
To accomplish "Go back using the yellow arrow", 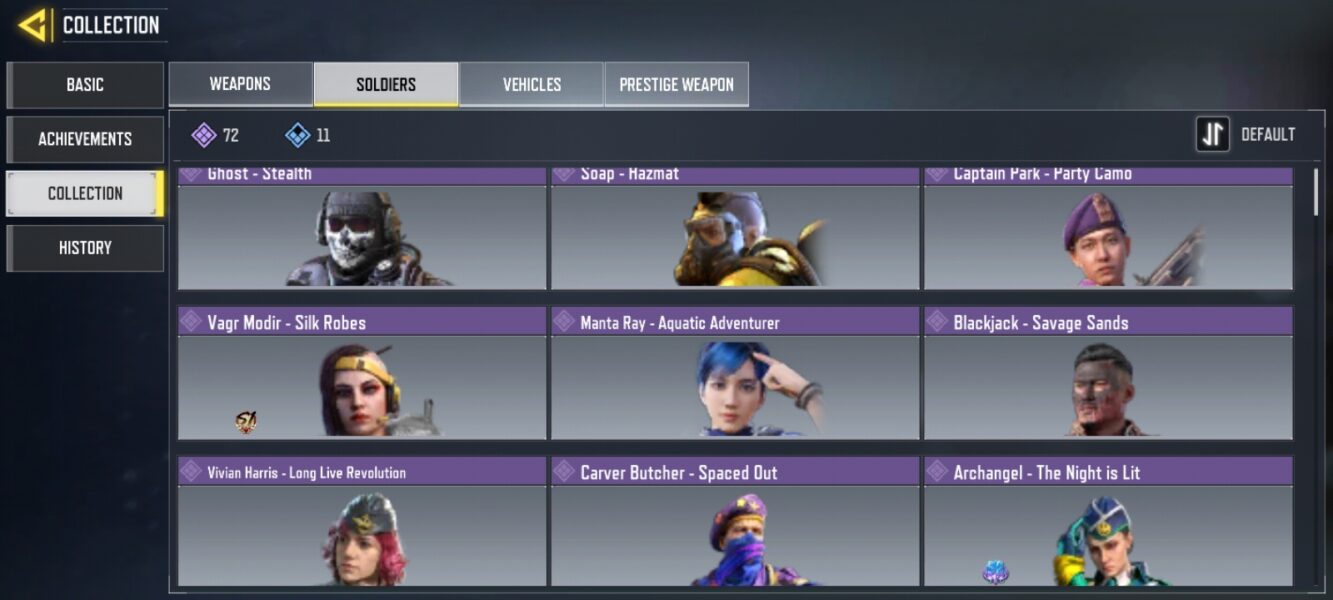I will [33, 25].
